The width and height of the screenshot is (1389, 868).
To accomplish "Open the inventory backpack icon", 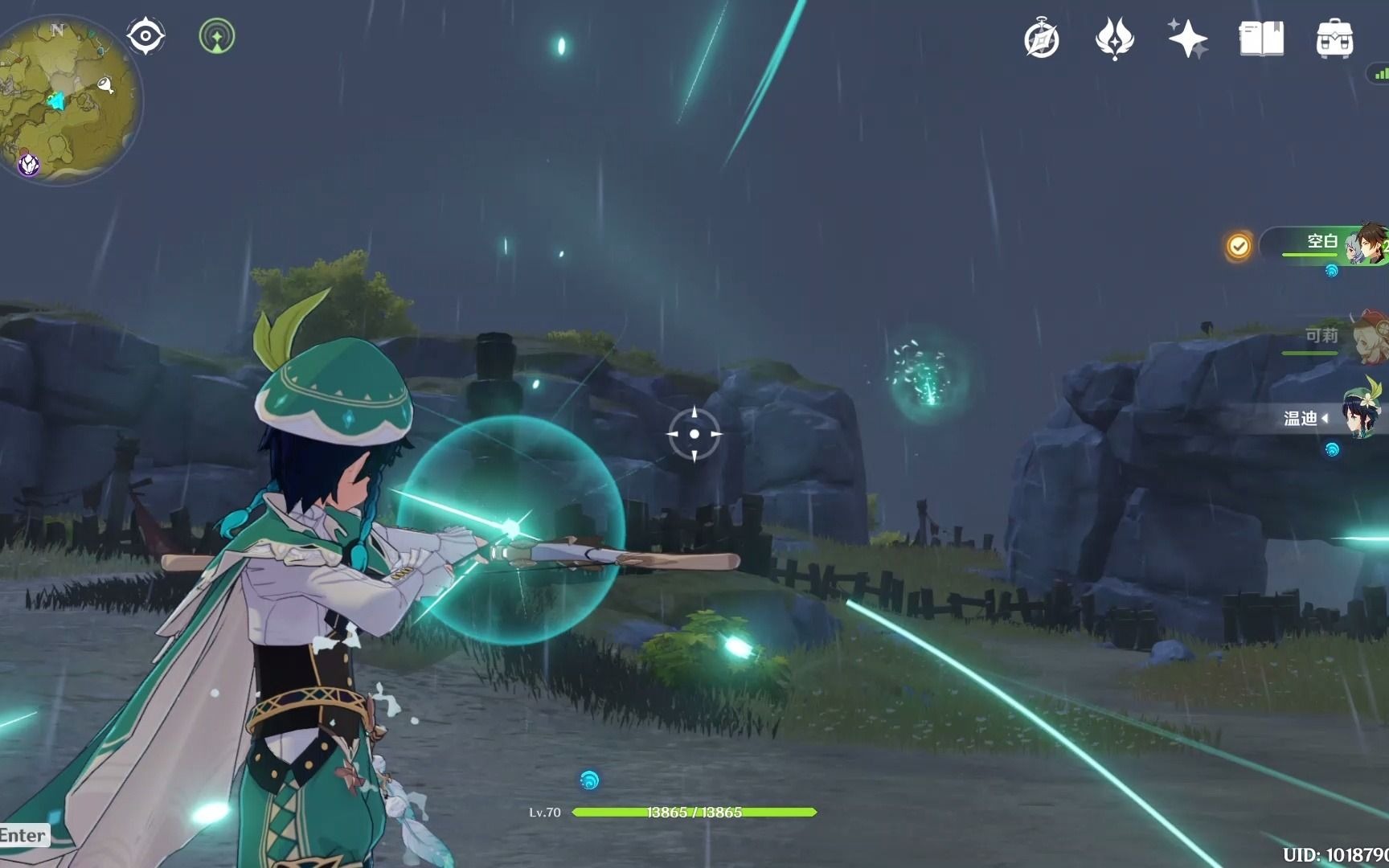I will click(x=1334, y=39).
